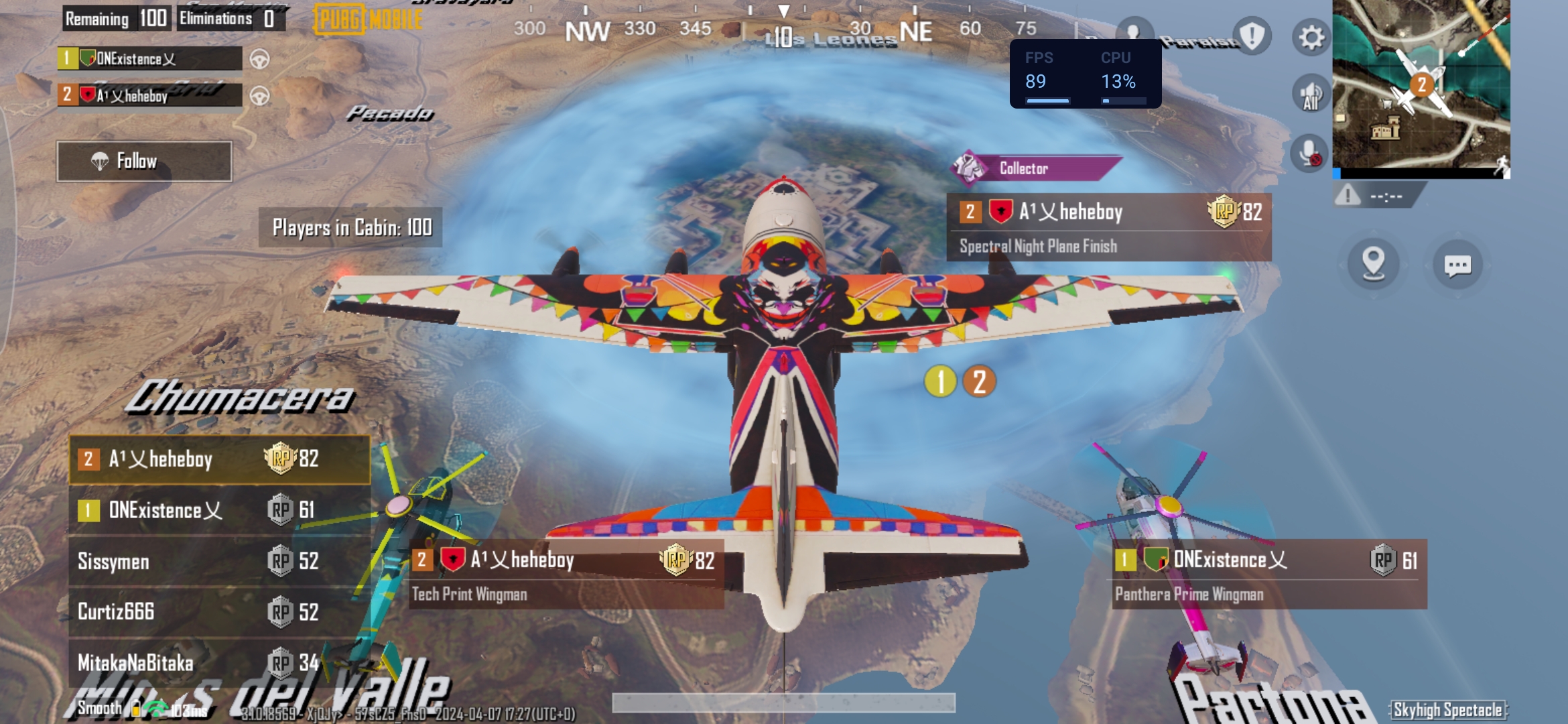Click the Tech Print Wingman card
Image resolution: width=1568 pixels, height=724 pixels.
click(566, 575)
